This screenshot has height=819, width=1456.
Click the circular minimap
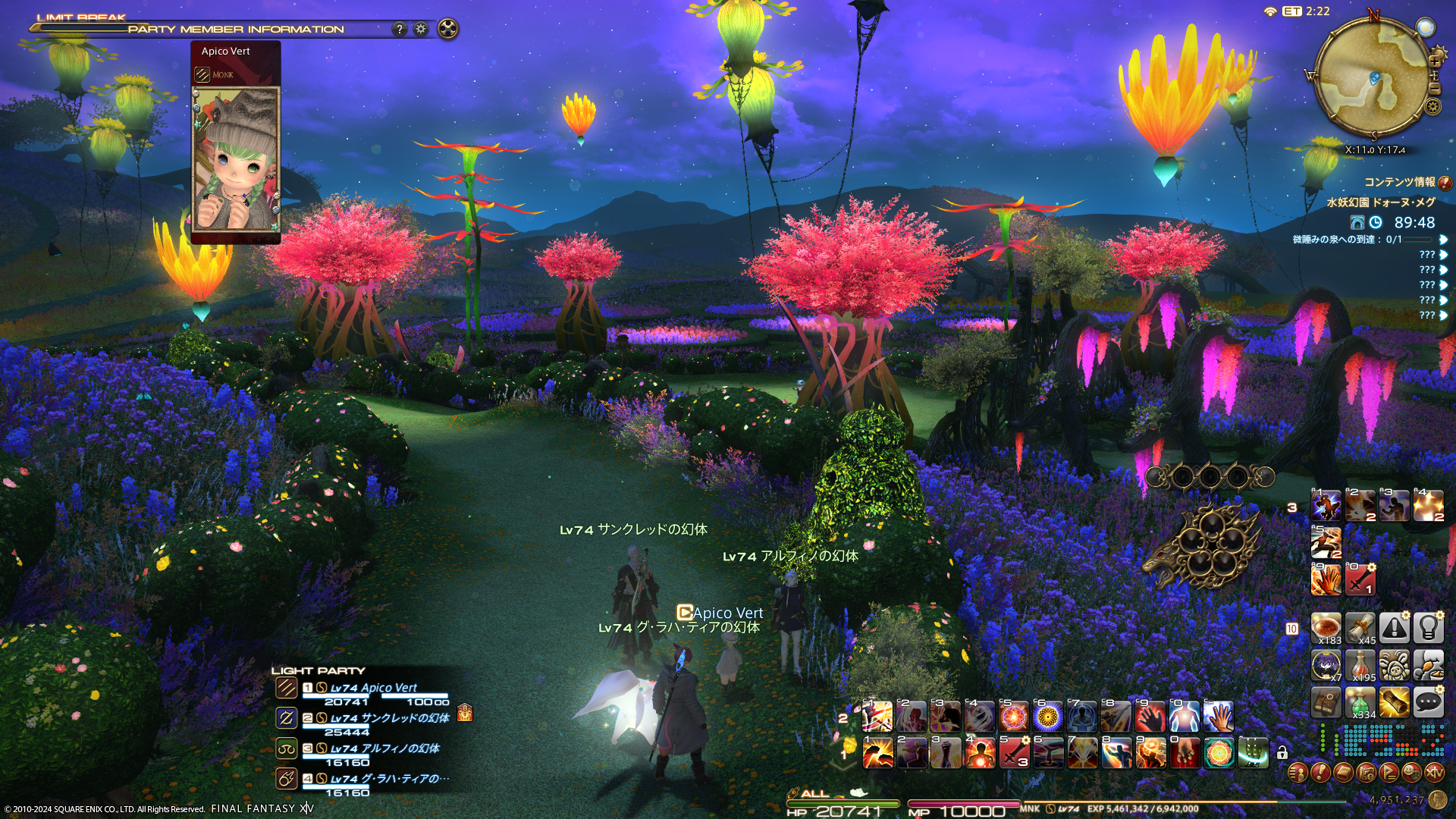coord(1373,76)
